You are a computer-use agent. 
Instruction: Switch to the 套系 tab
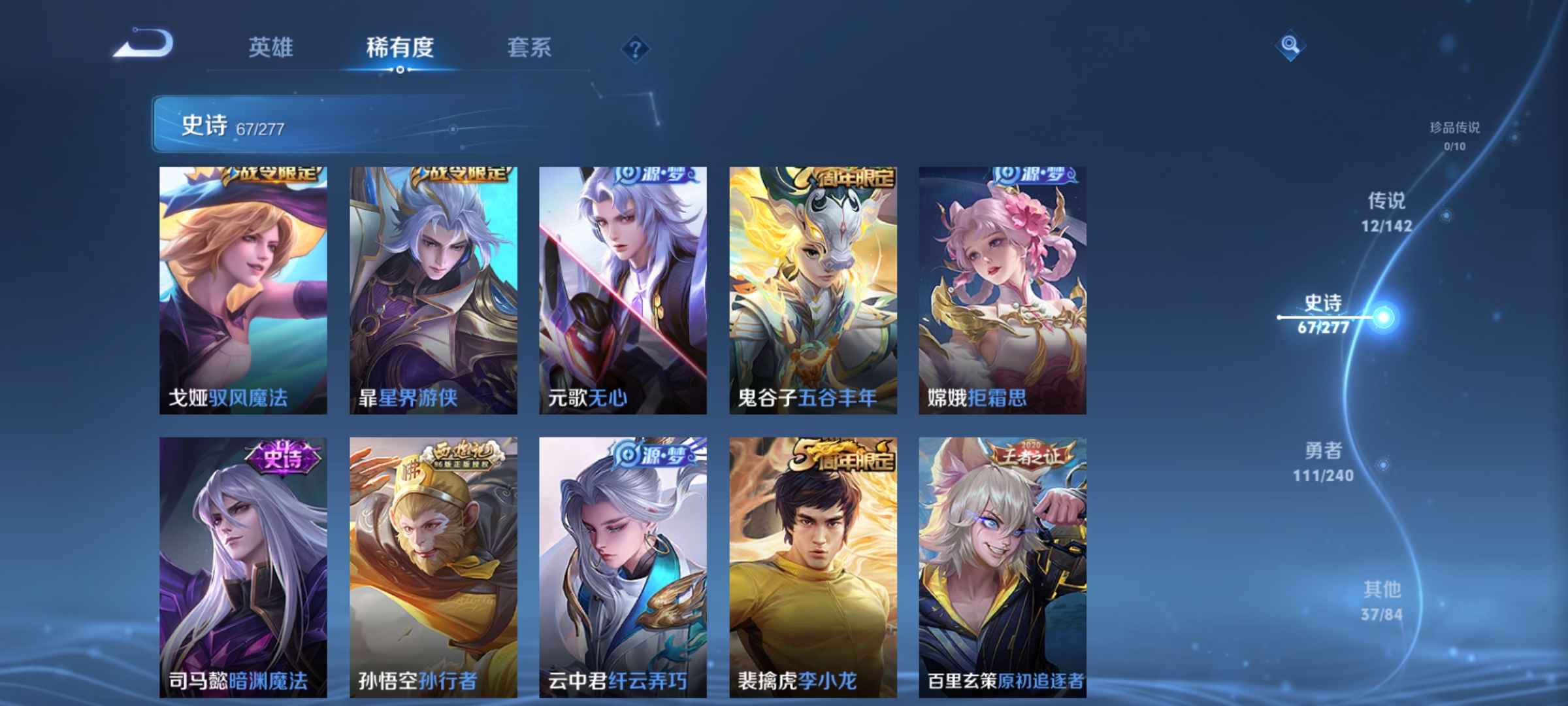[531, 46]
